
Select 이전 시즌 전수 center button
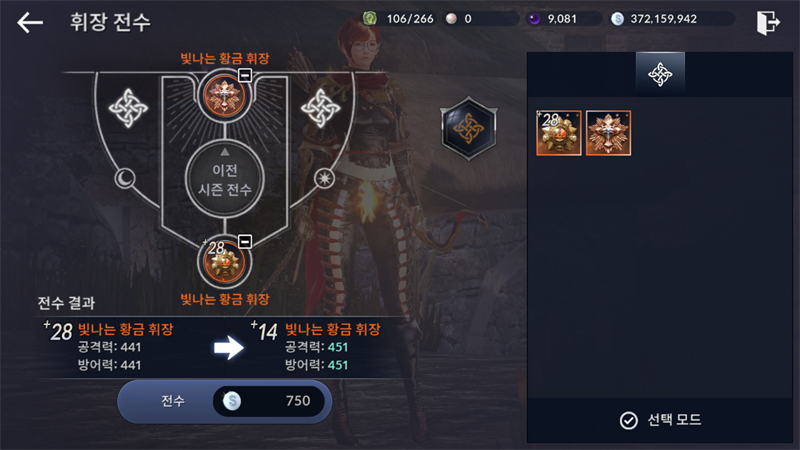click(224, 177)
